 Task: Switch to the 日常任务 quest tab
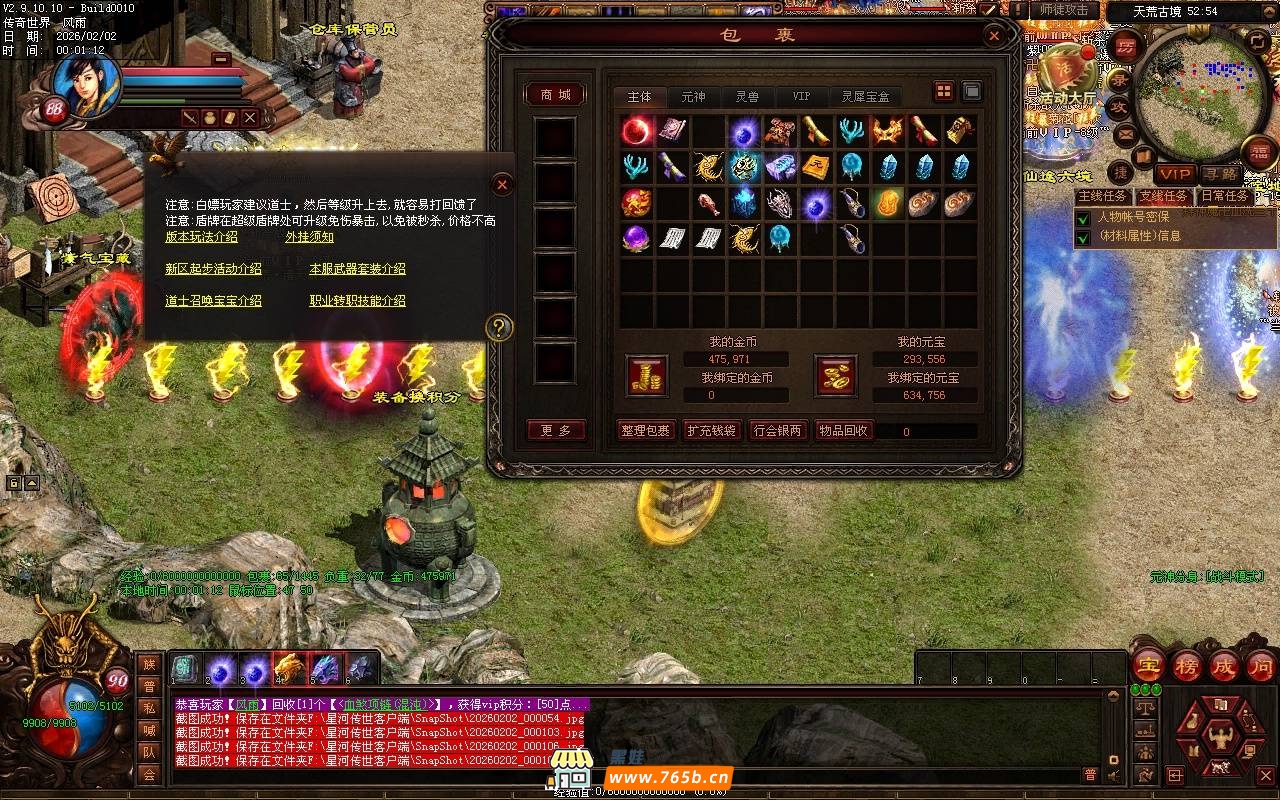(x=1225, y=197)
